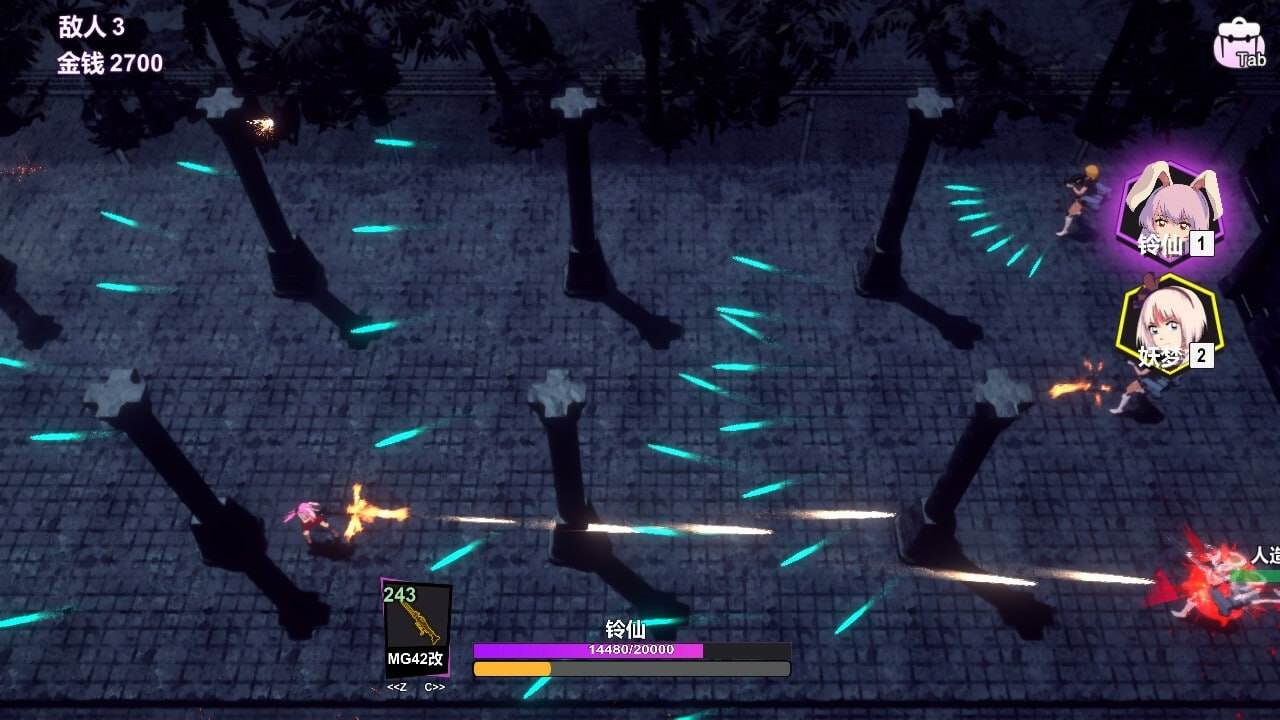Switch character using the number 2 badge
1280x720 pixels.
coord(1200,358)
